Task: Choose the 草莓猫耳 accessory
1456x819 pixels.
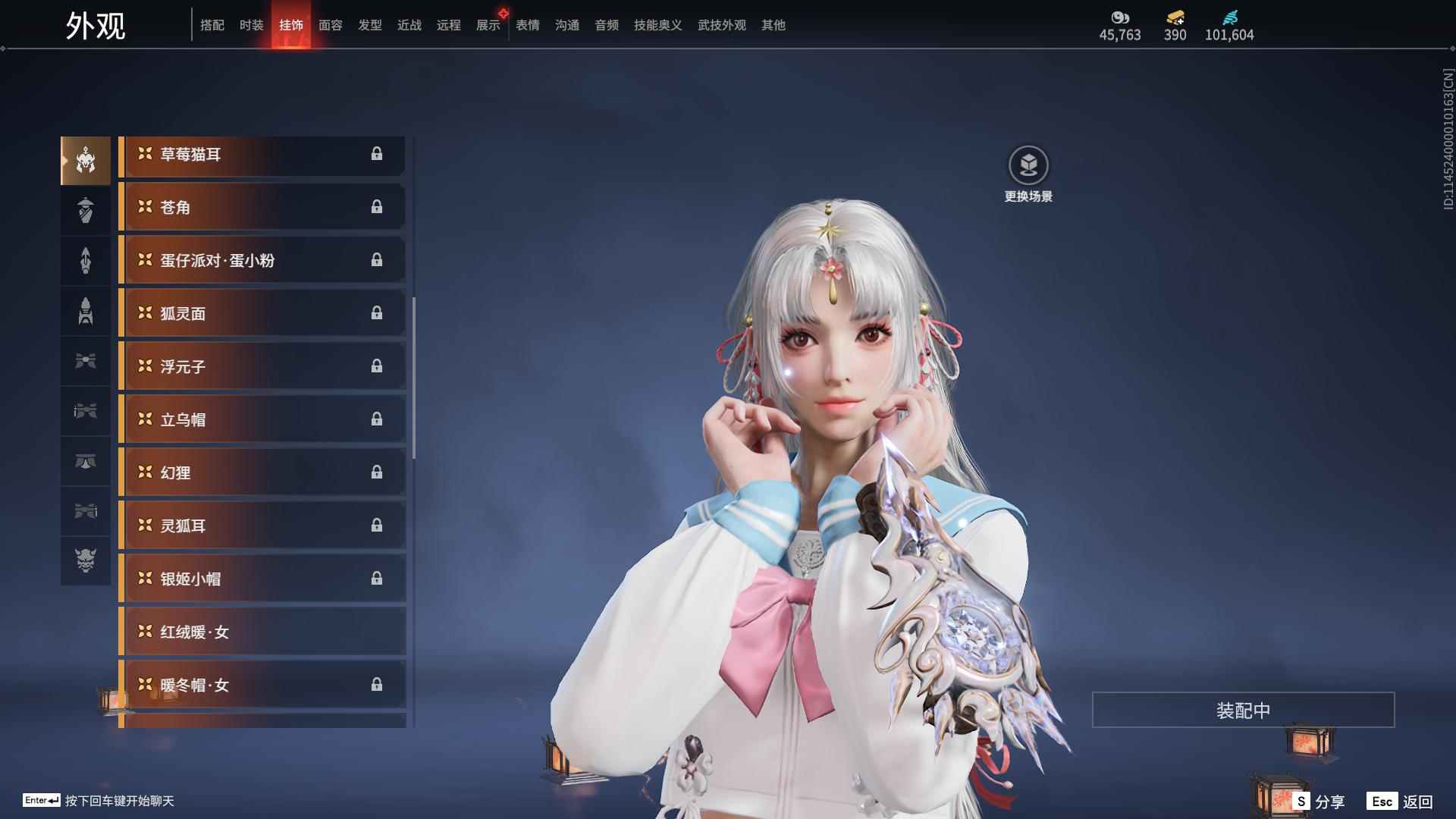Action: [262, 155]
